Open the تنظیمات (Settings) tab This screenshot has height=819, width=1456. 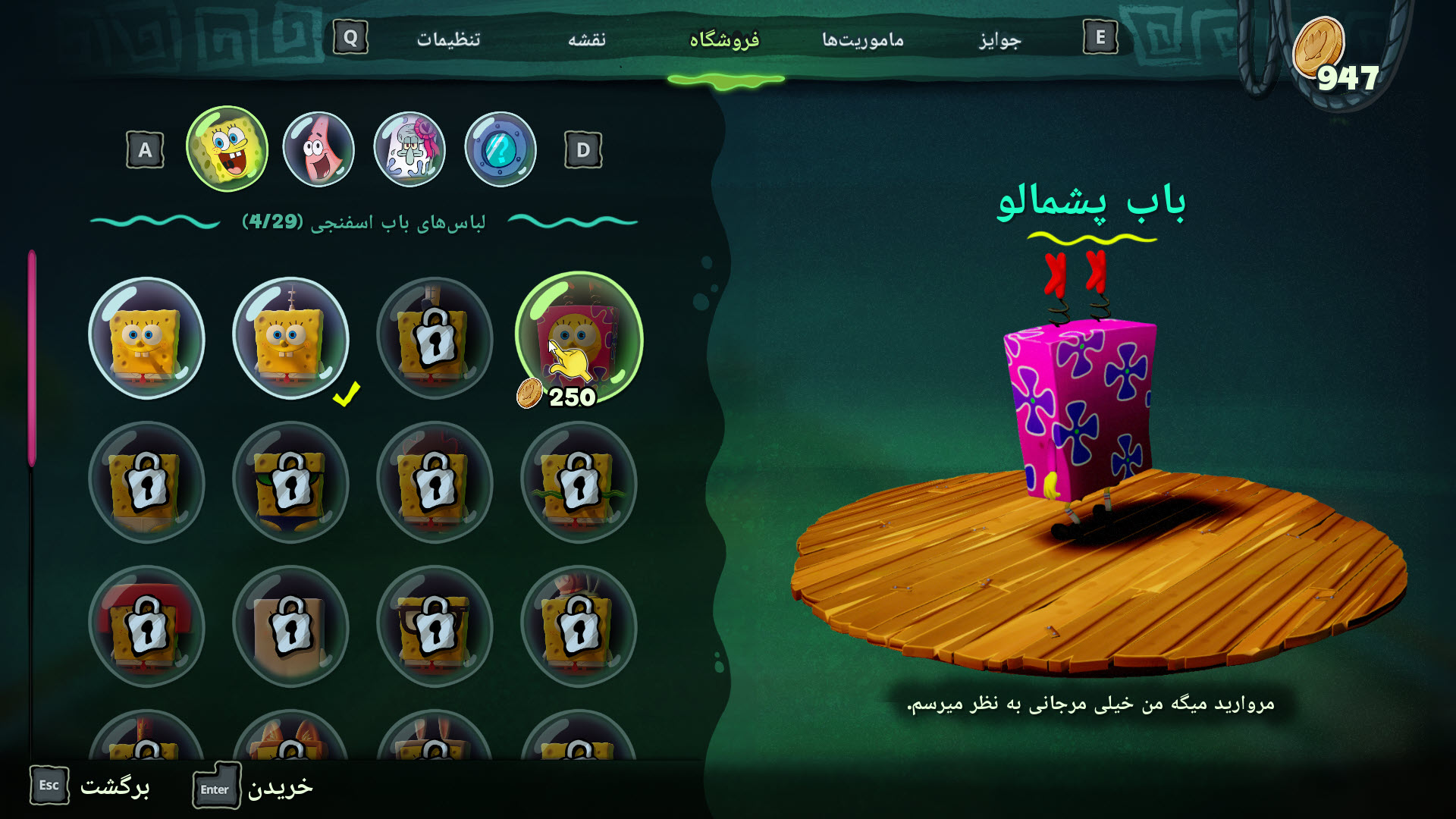(448, 39)
